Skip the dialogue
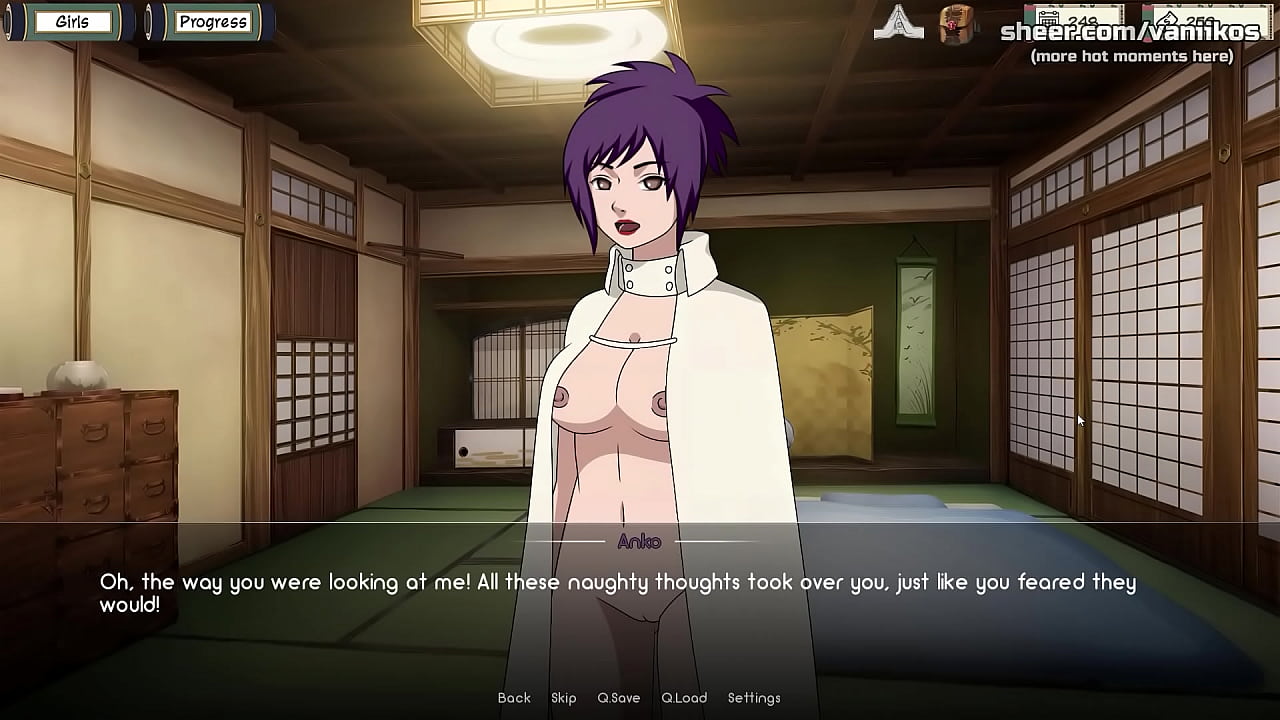Viewport: 1280px width, 720px height. coord(563,698)
